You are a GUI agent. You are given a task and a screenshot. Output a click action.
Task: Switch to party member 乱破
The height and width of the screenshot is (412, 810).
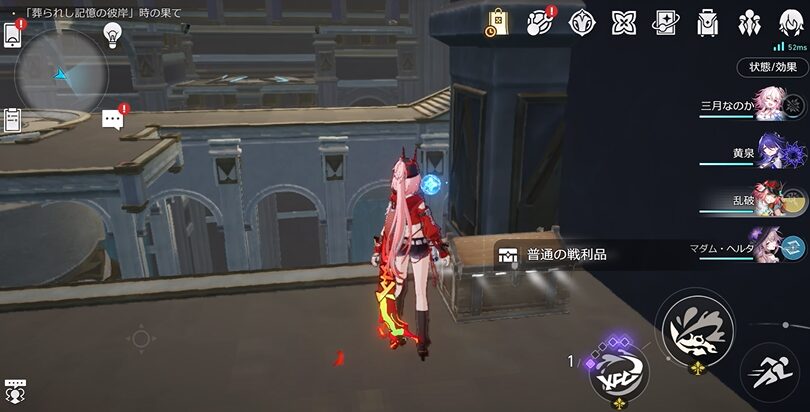tap(768, 200)
